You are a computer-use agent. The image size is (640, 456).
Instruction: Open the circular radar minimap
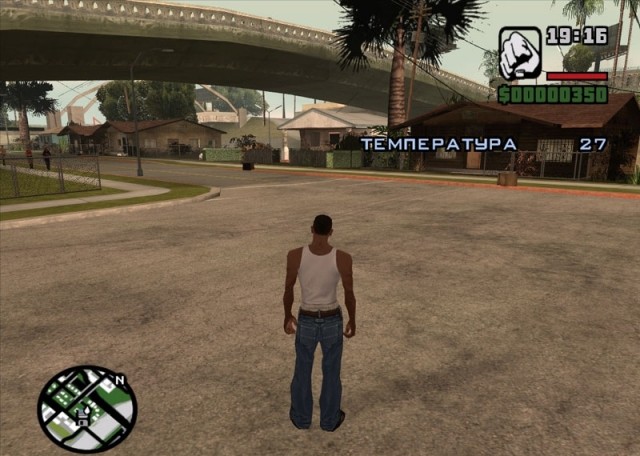pyautogui.click(x=87, y=408)
